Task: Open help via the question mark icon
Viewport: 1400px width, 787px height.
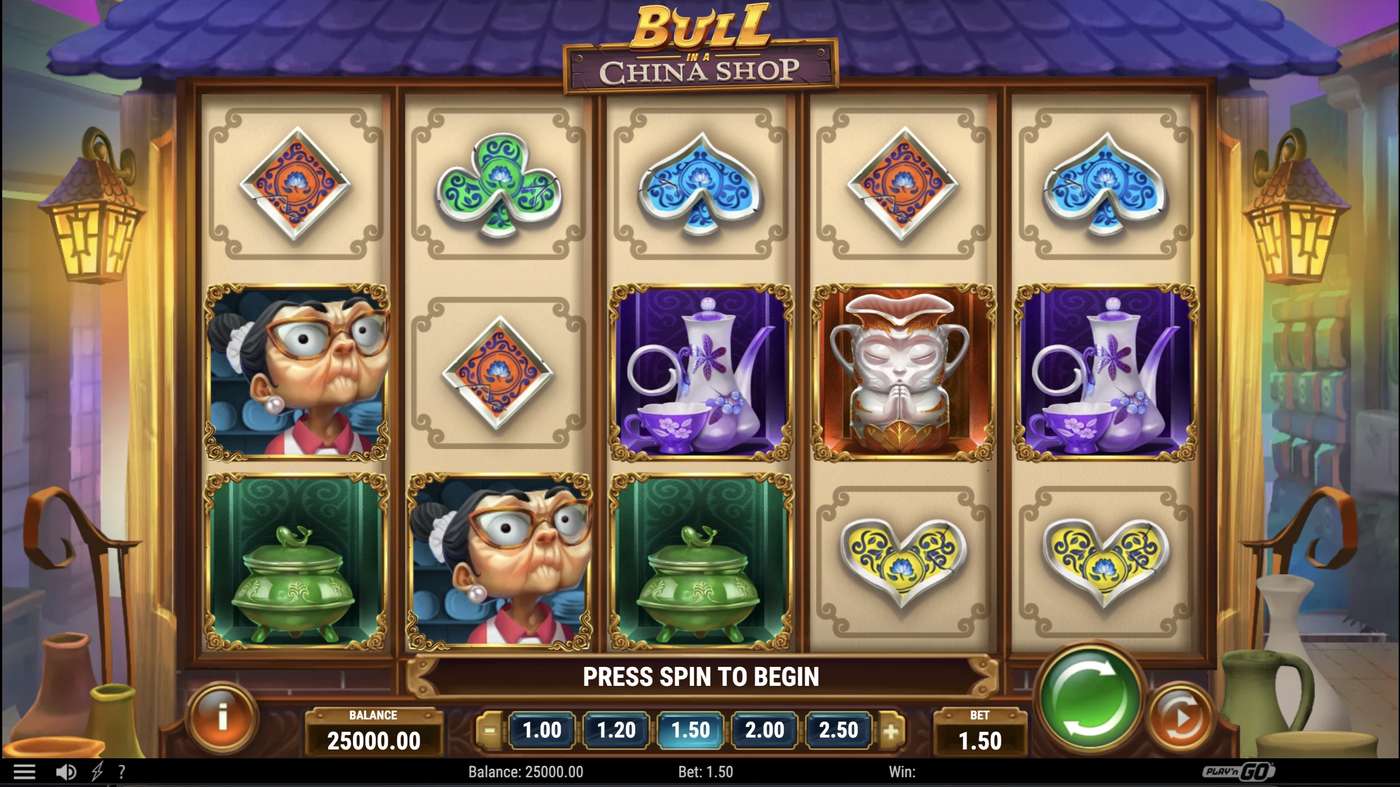Action: pyautogui.click(x=122, y=771)
